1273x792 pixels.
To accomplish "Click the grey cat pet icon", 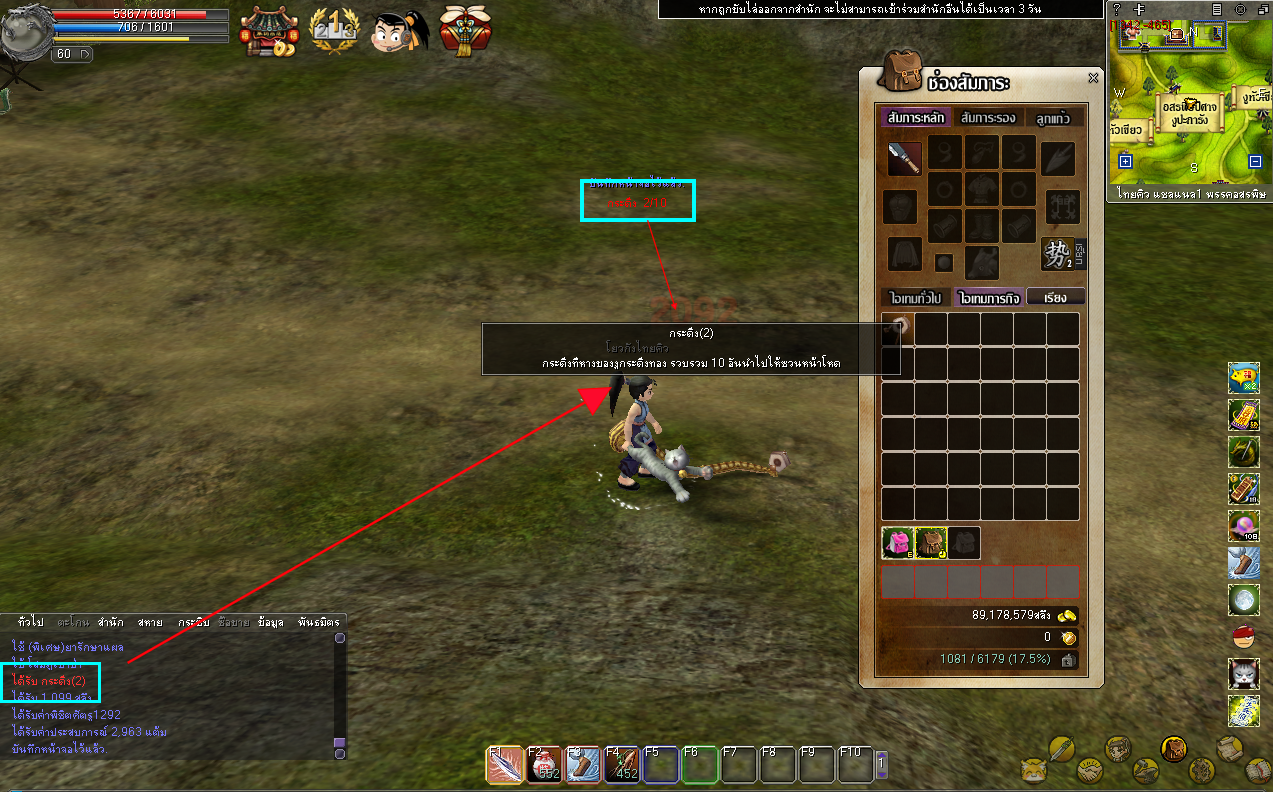I will 1243,673.
